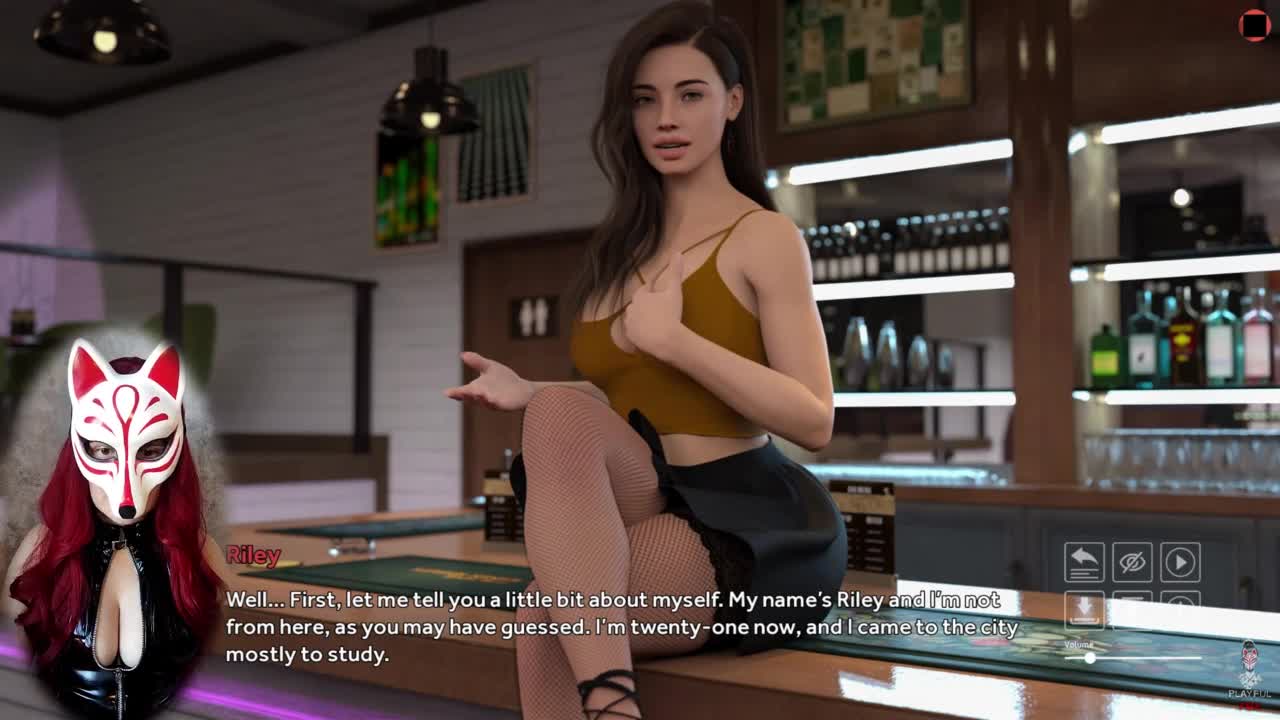Advance the dialogue by clicking Riley's text

pyautogui.click(x=620, y=627)
